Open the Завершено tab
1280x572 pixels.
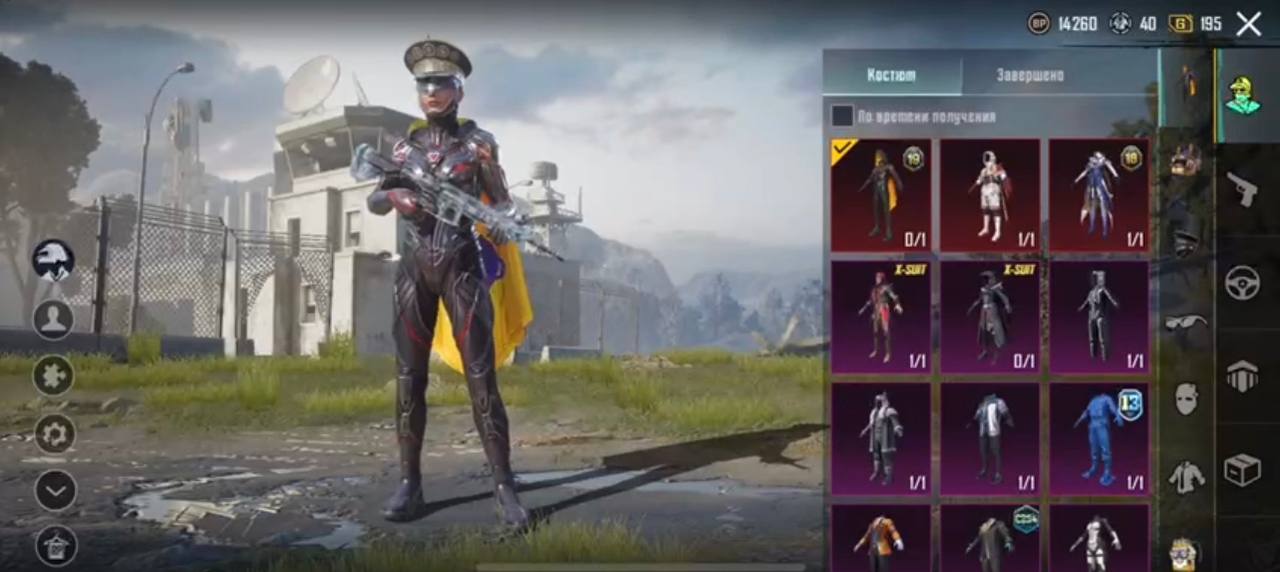[x=1030, y=75]
